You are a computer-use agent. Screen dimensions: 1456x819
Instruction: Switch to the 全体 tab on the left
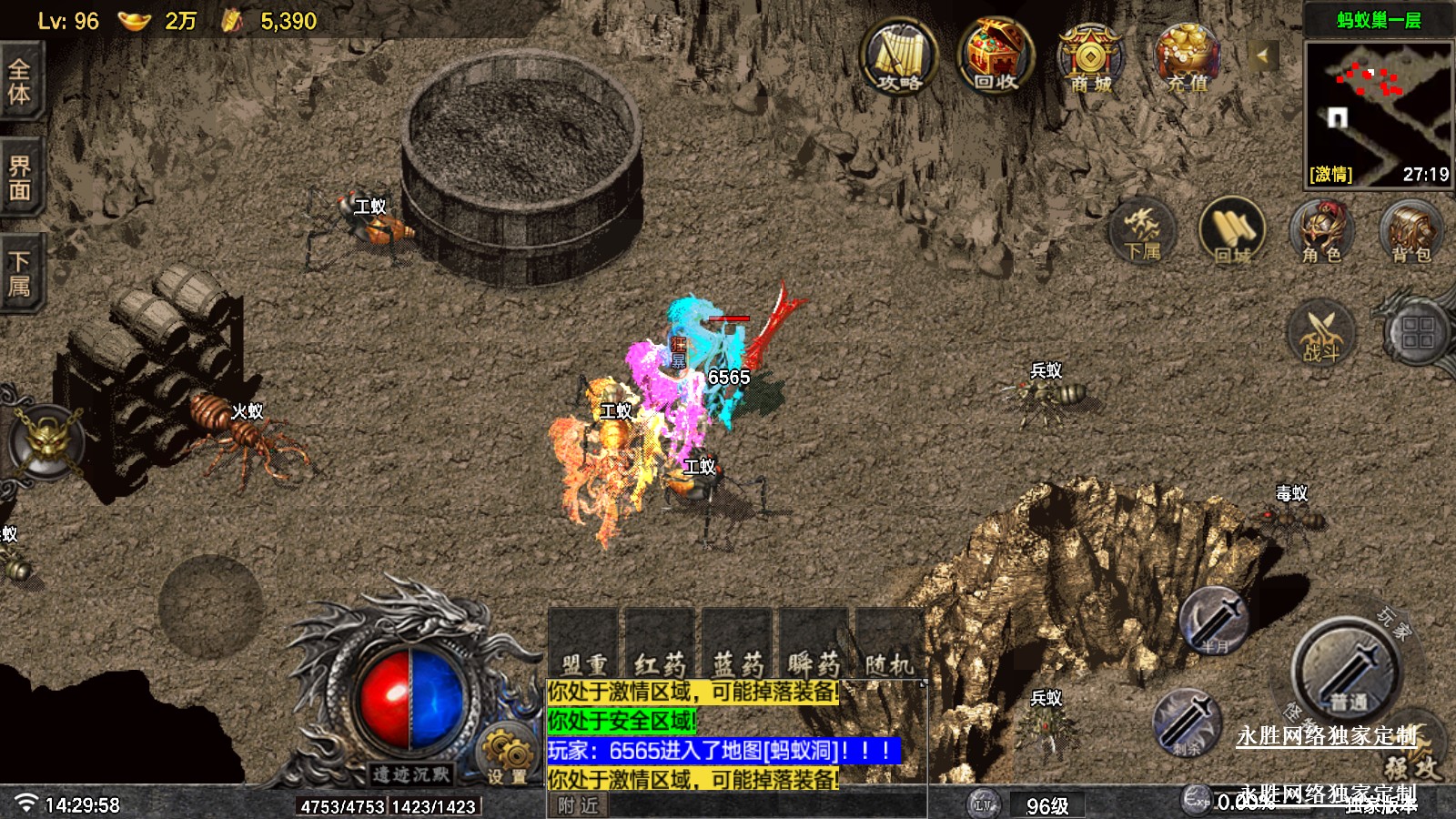(20, 82)
